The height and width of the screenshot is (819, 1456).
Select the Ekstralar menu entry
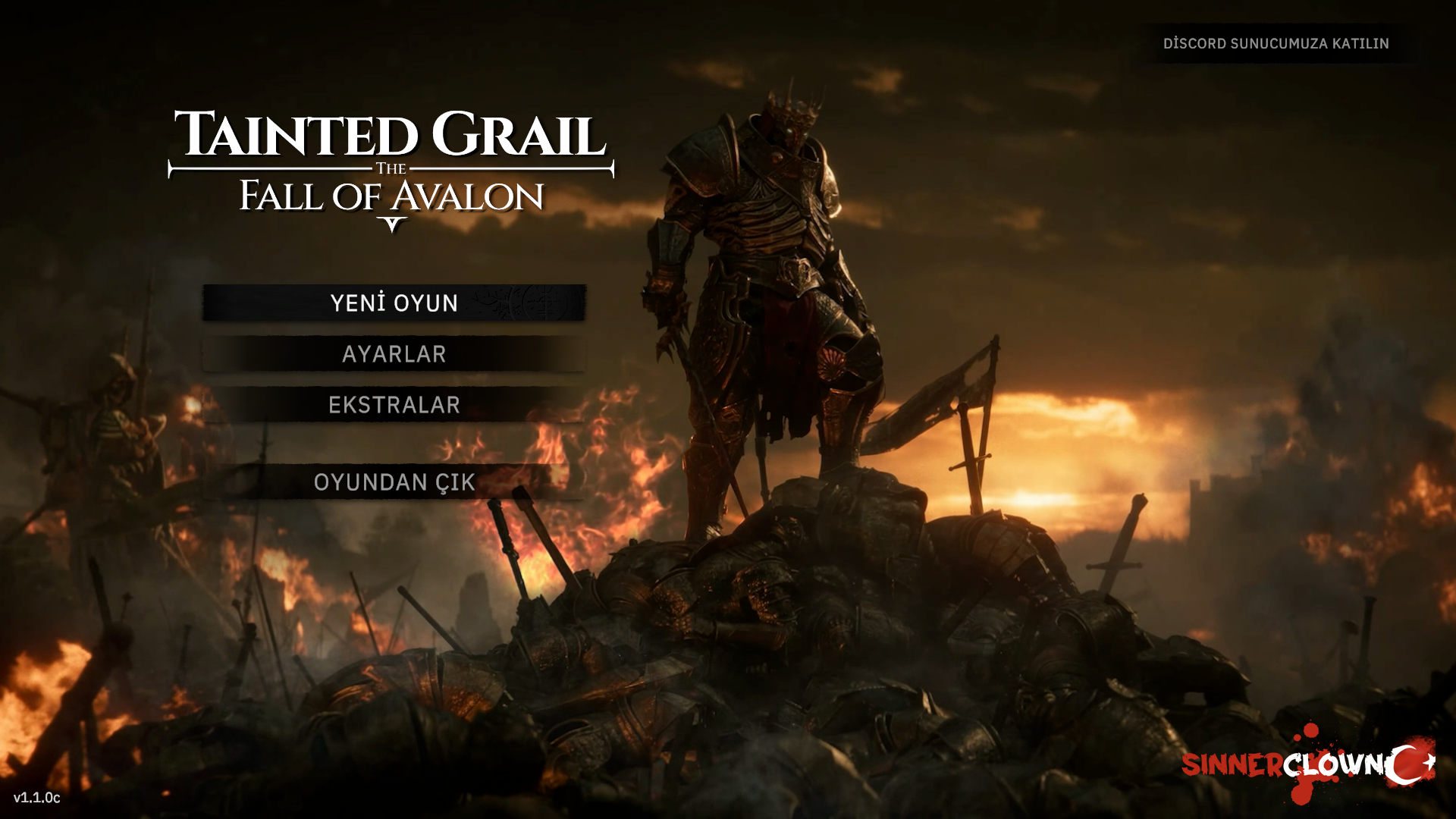click(x=394, y=405)
